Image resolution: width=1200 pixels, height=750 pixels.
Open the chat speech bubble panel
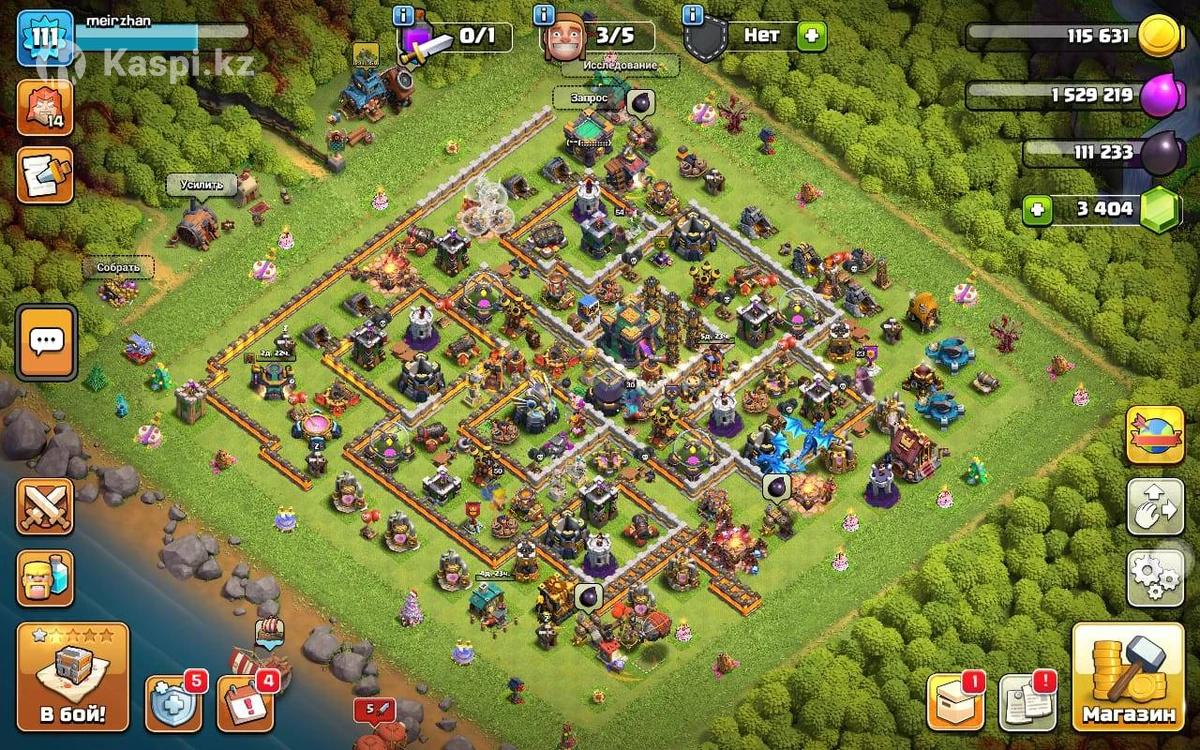(x=46, y=342)
